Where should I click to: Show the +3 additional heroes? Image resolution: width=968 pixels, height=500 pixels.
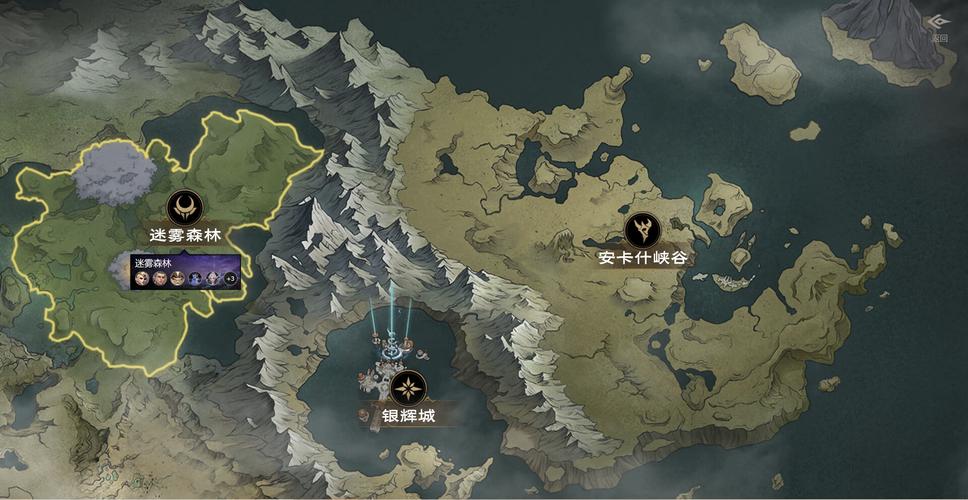point(229,278)
